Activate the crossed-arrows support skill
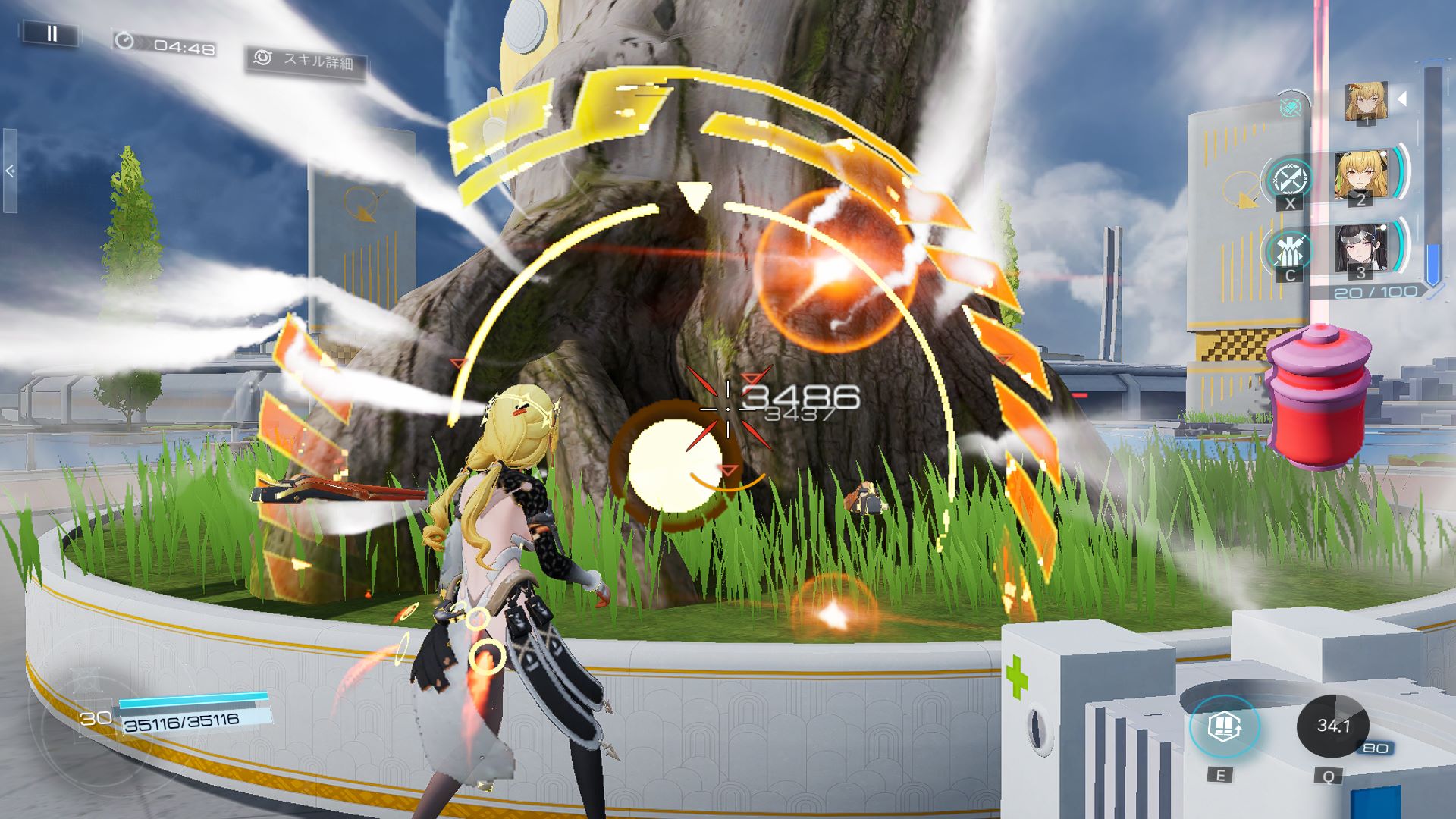The width and height of the screenshot is (1456, 819). pos(1289,180)
